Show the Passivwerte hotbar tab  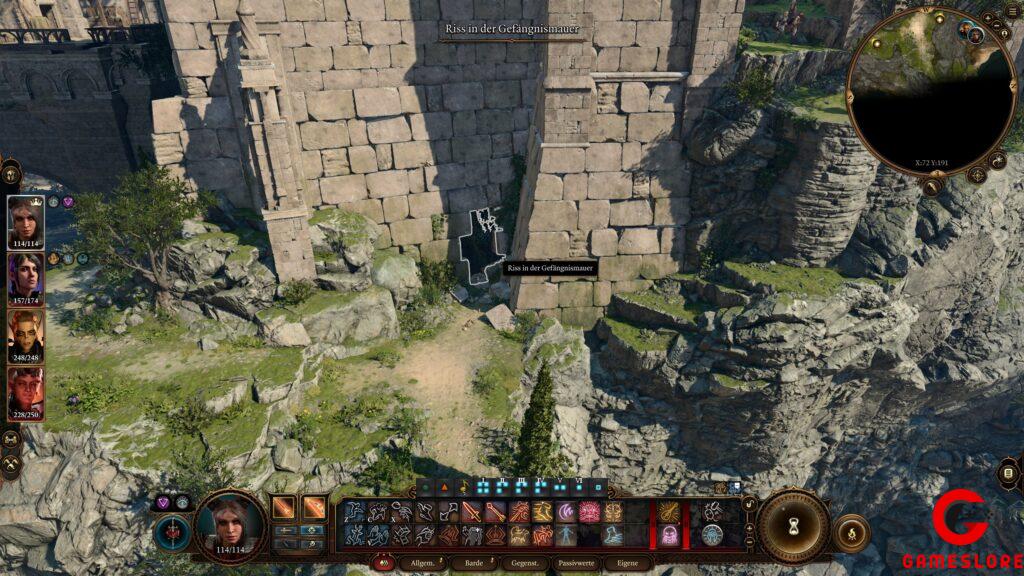577,564
